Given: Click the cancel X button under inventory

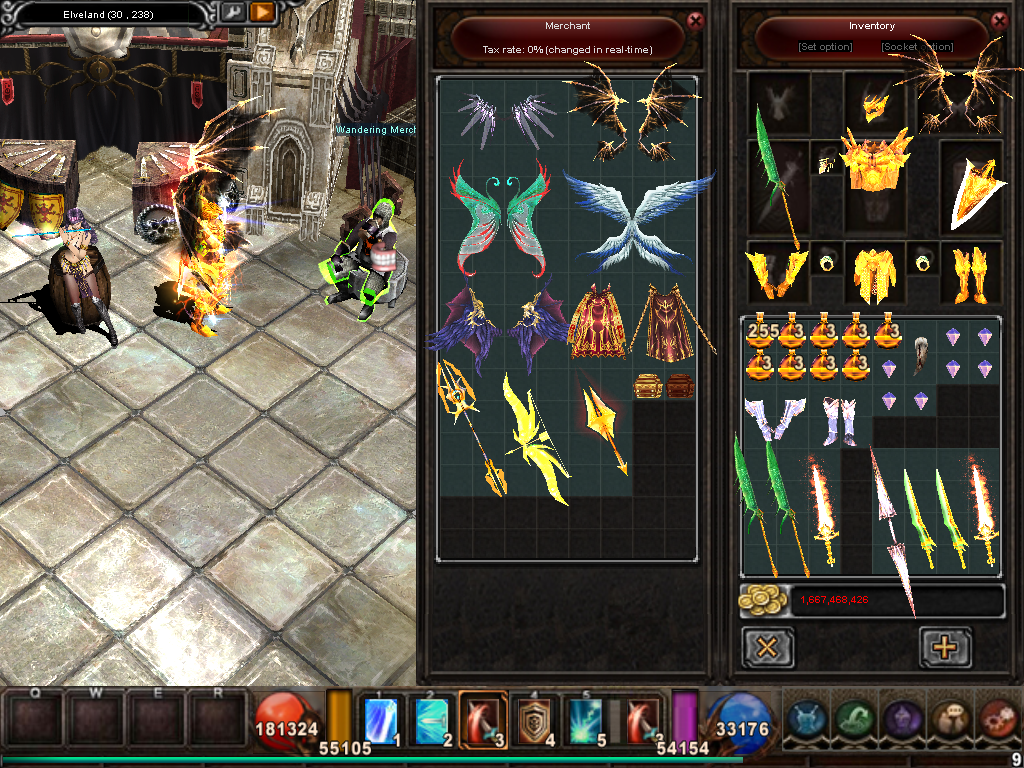Looking at the screenshot, I should [x=768, y=647].
